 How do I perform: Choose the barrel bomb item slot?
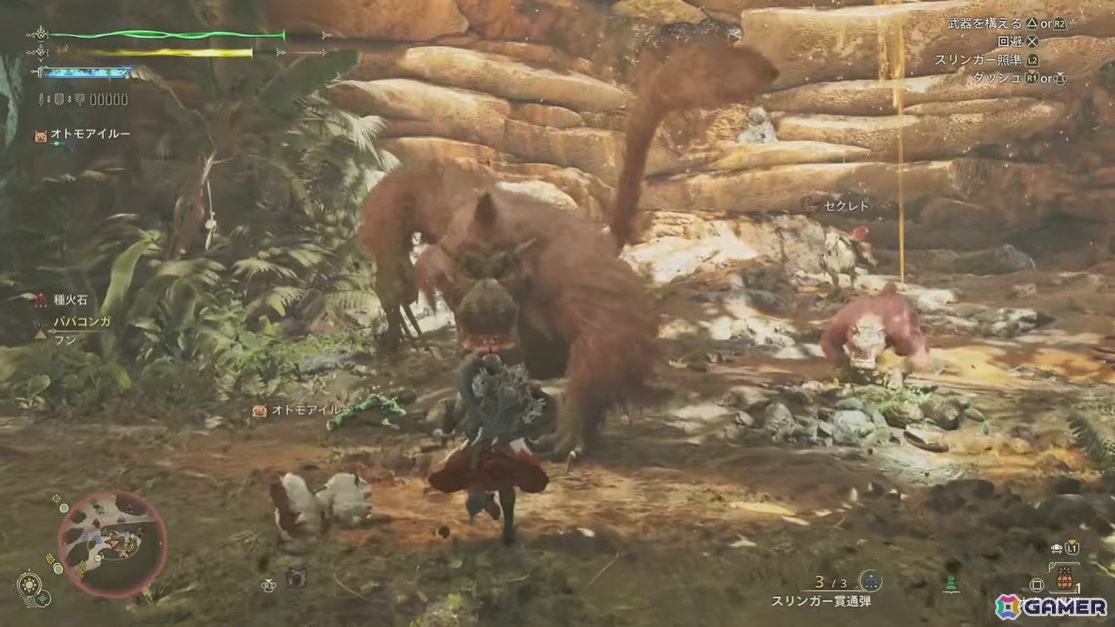coord(1065,580)
